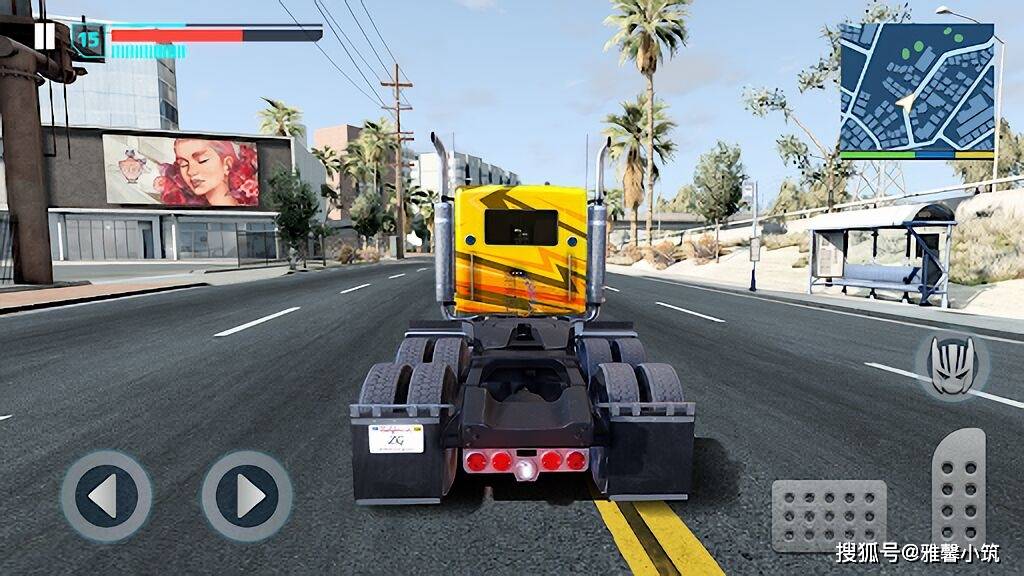Pause the game with the pause button
The image size is (1024, 576).
click(44, 36)
